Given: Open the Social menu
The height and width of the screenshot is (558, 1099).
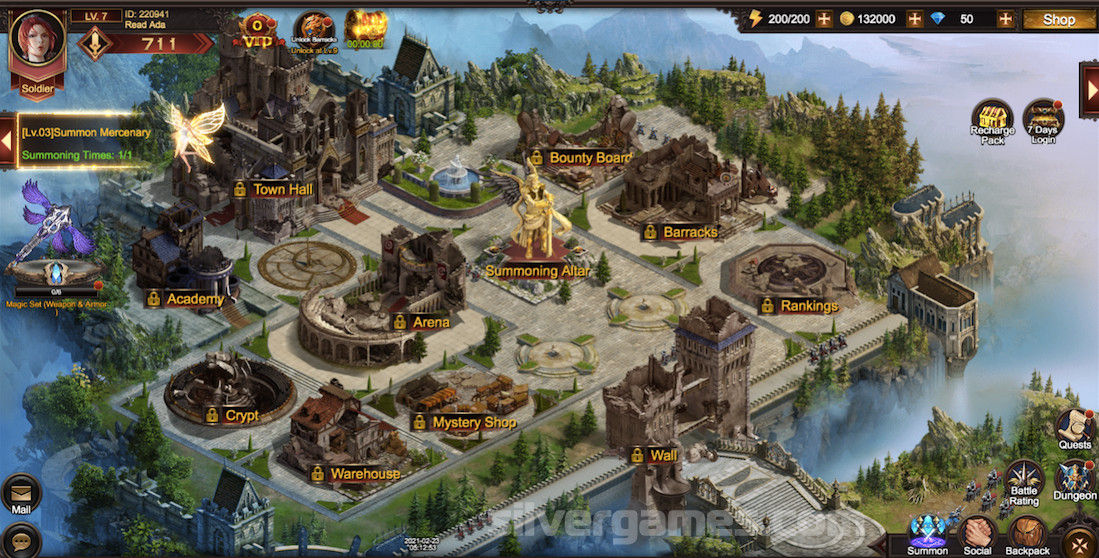Looking at the screenshot, I should 977,535.
